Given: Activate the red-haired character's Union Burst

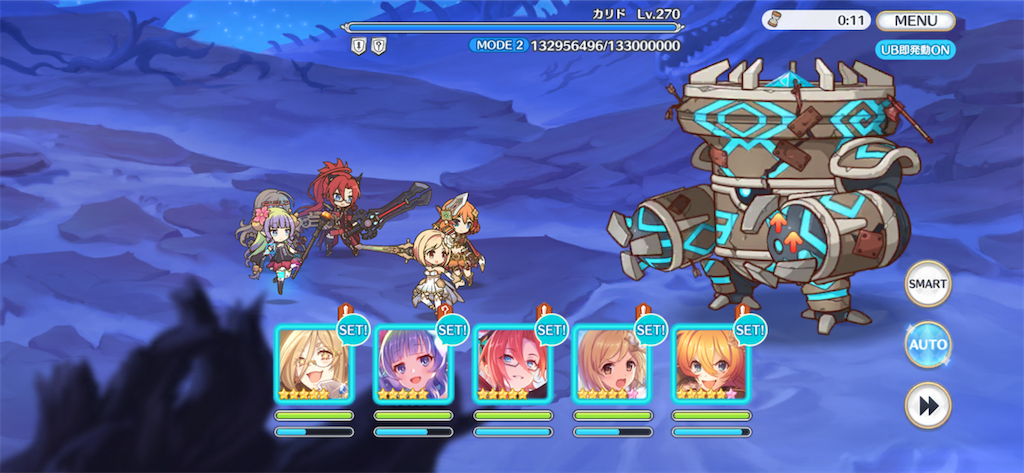Looking at the screenshot, I should click(512, 364).
